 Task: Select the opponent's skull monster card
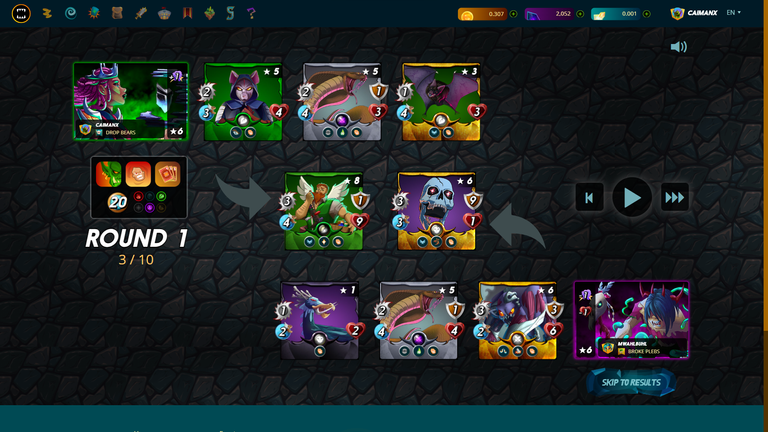[x=434, y=211]
